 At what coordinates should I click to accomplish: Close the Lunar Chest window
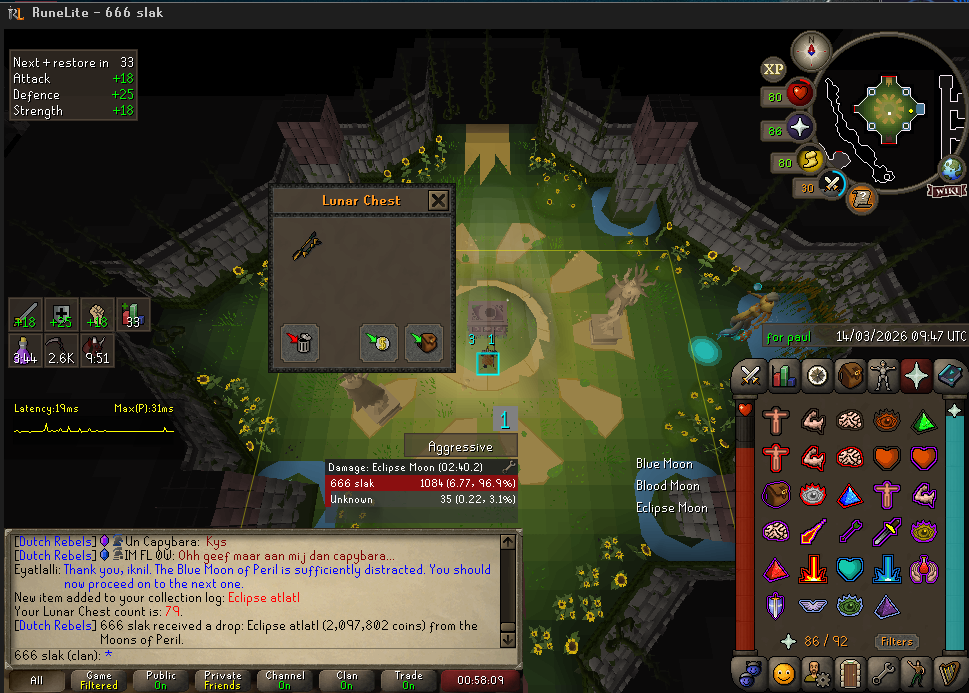438,200
